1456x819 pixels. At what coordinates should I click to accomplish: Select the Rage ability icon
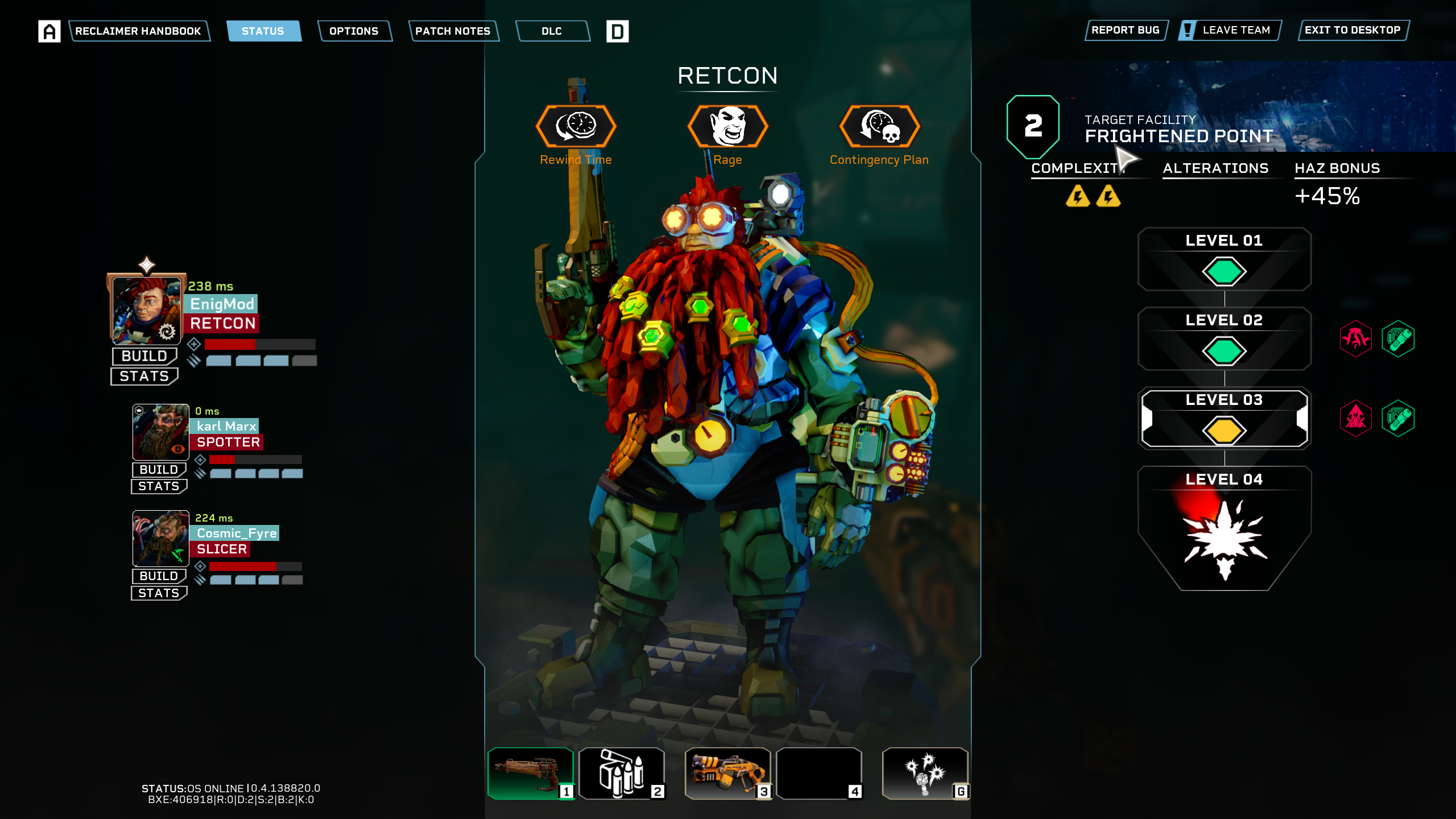coord(727,126)
